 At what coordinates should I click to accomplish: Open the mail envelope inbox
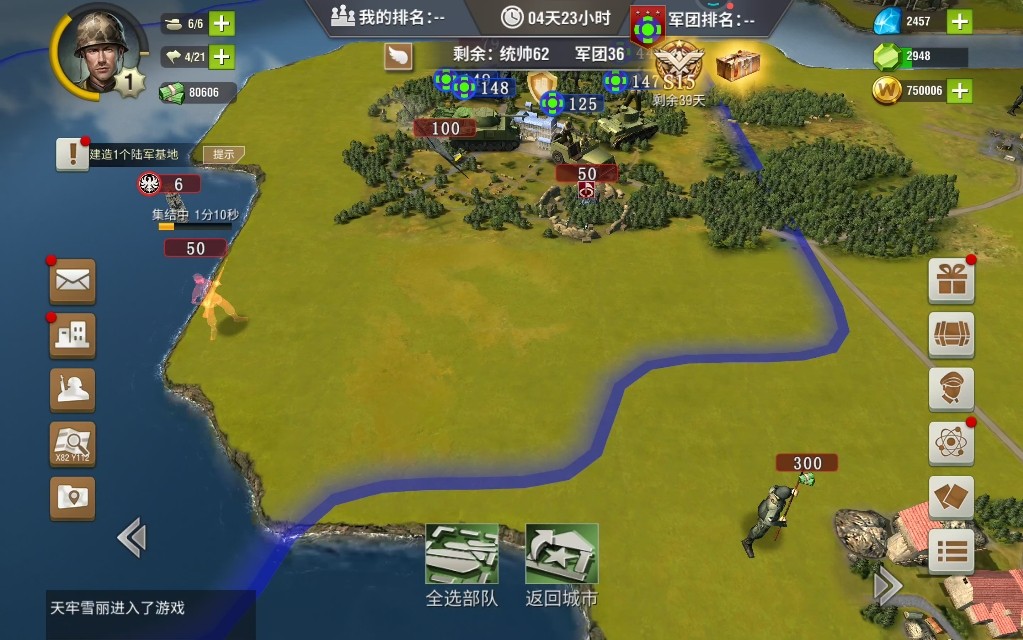click(73, 281)
